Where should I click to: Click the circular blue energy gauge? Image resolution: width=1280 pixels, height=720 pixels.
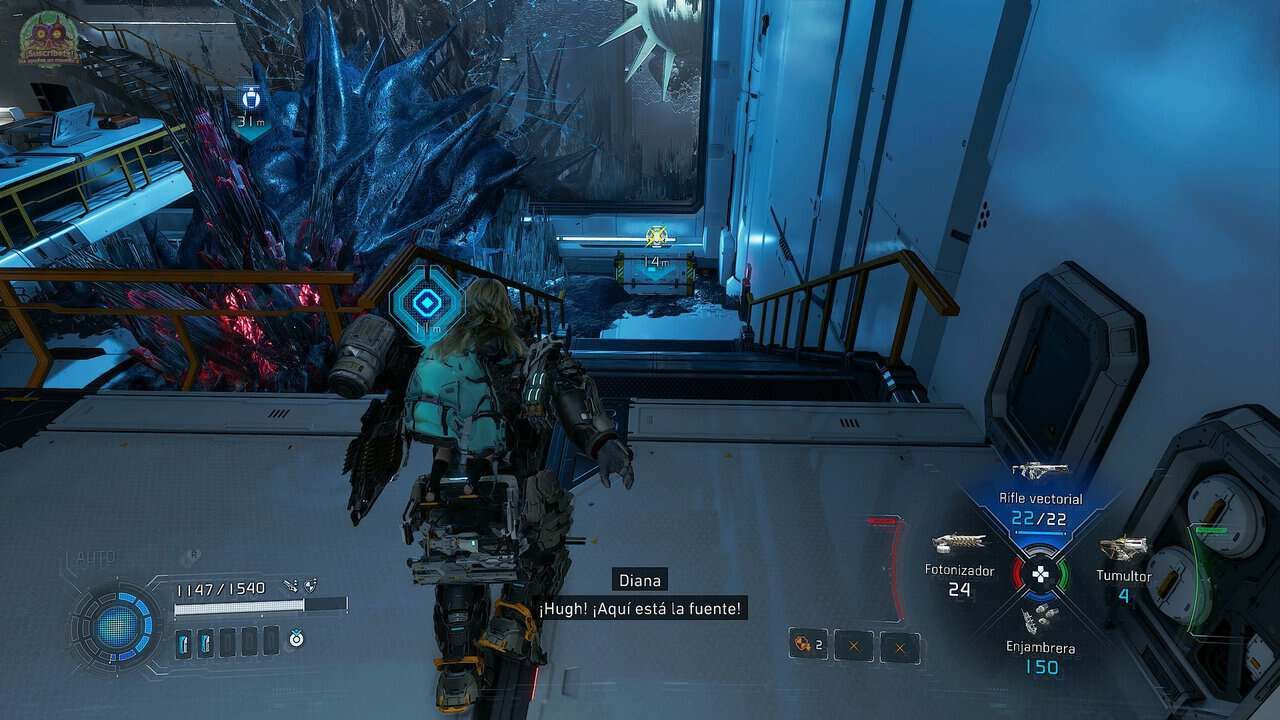tap(118, 625)
